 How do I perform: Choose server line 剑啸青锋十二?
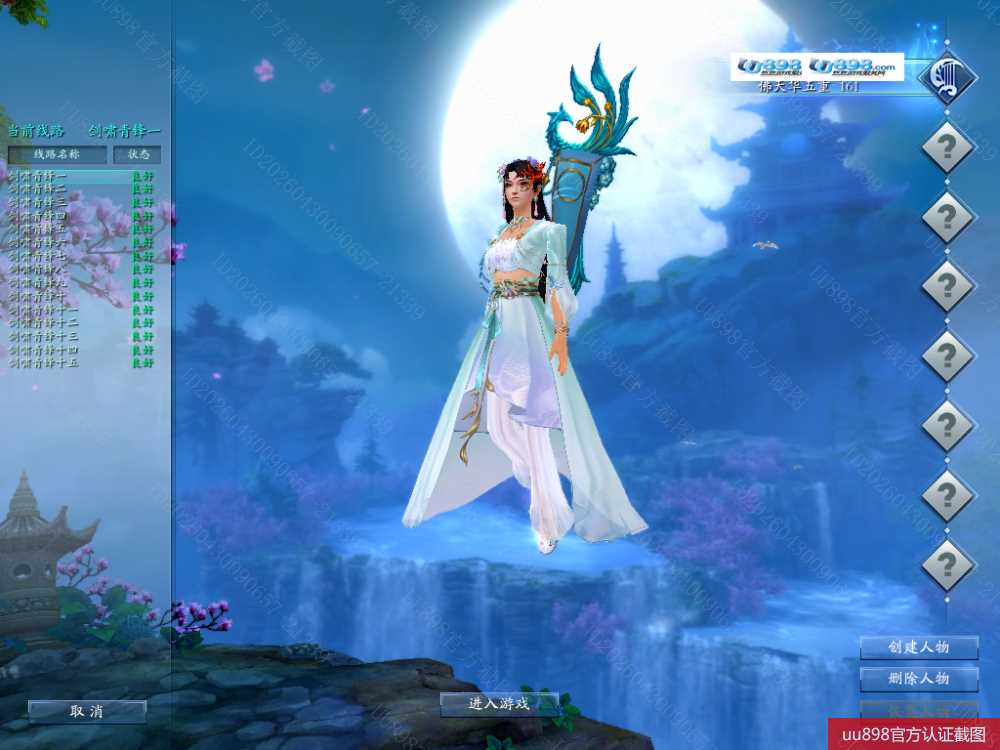coord(45,324)
